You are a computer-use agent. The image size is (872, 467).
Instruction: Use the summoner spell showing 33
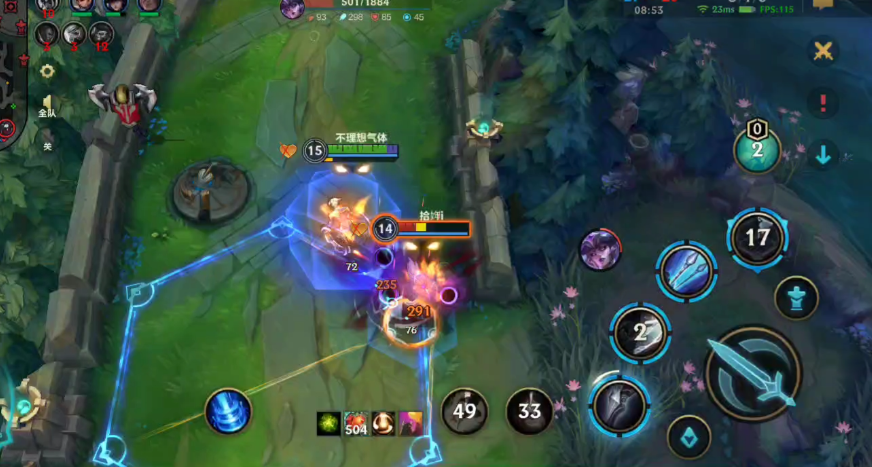click(x=529, y=410)
